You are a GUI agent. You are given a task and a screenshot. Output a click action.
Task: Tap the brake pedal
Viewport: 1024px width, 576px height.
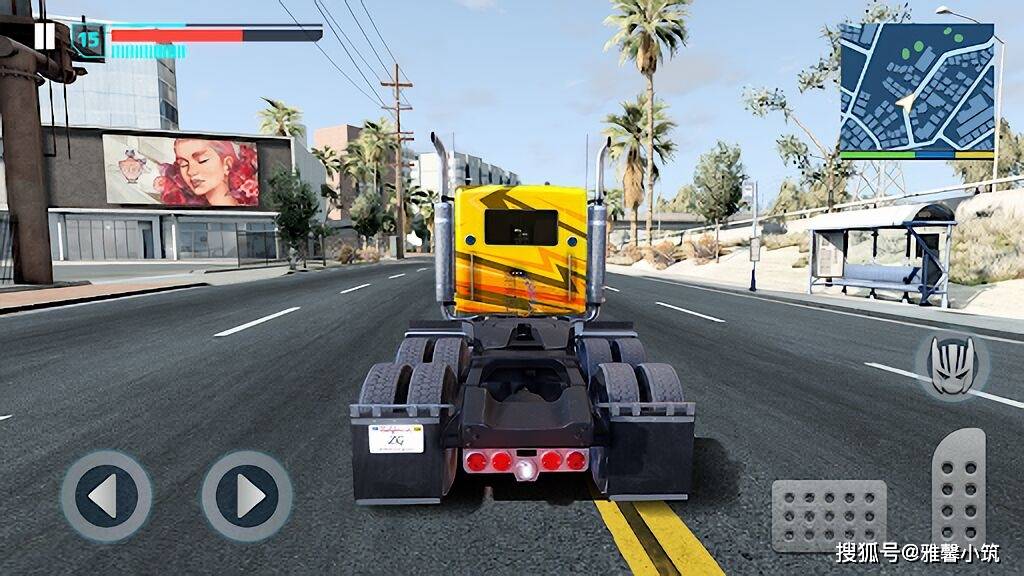[x=829, y=515]
